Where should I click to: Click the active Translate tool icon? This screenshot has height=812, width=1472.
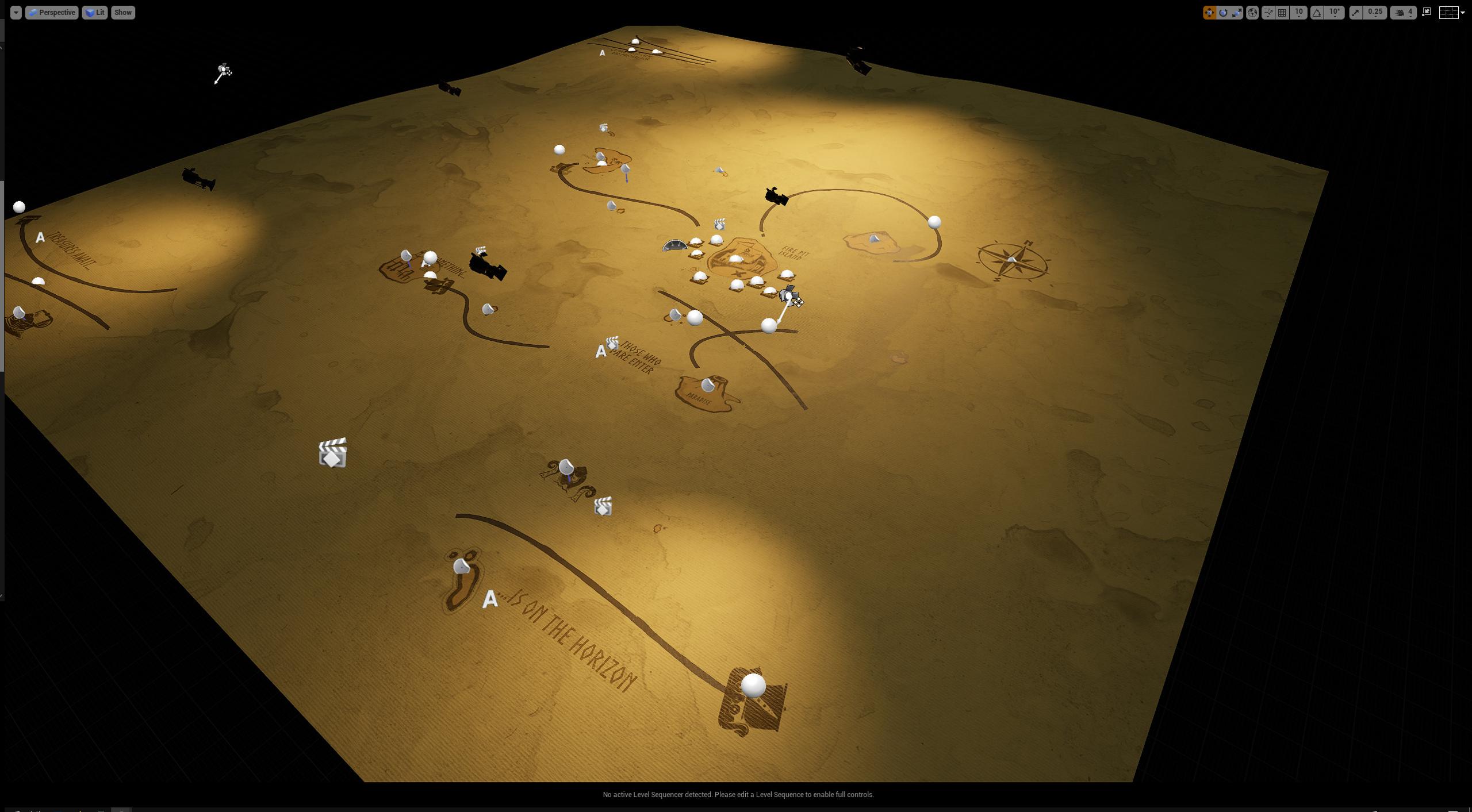1210,13
